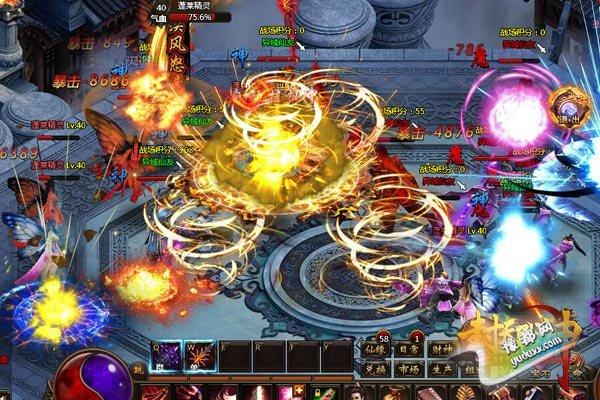The image size is (600, 400).
Task: Open the 兑换 exchange button
Action: click(x=377, y=368)
